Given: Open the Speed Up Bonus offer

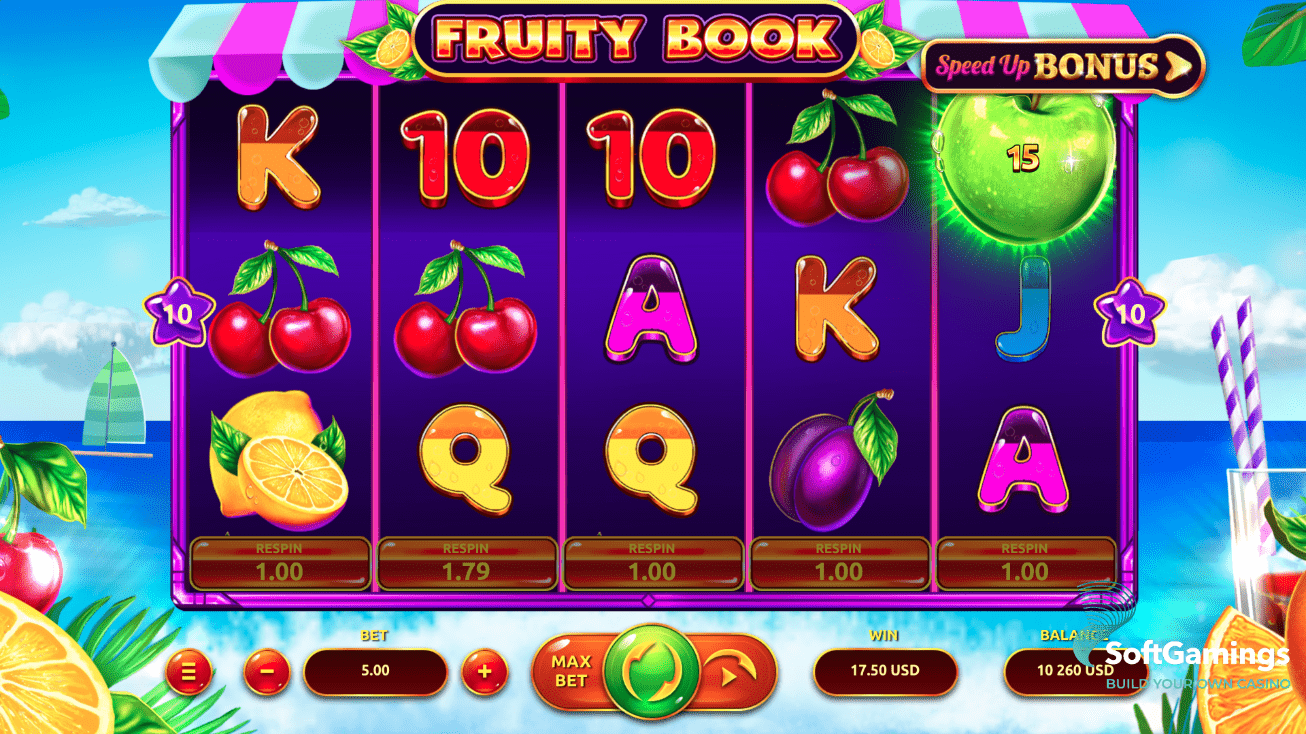Looking at the screenshot, I should pyautogui.click(x=1062, y=66).
